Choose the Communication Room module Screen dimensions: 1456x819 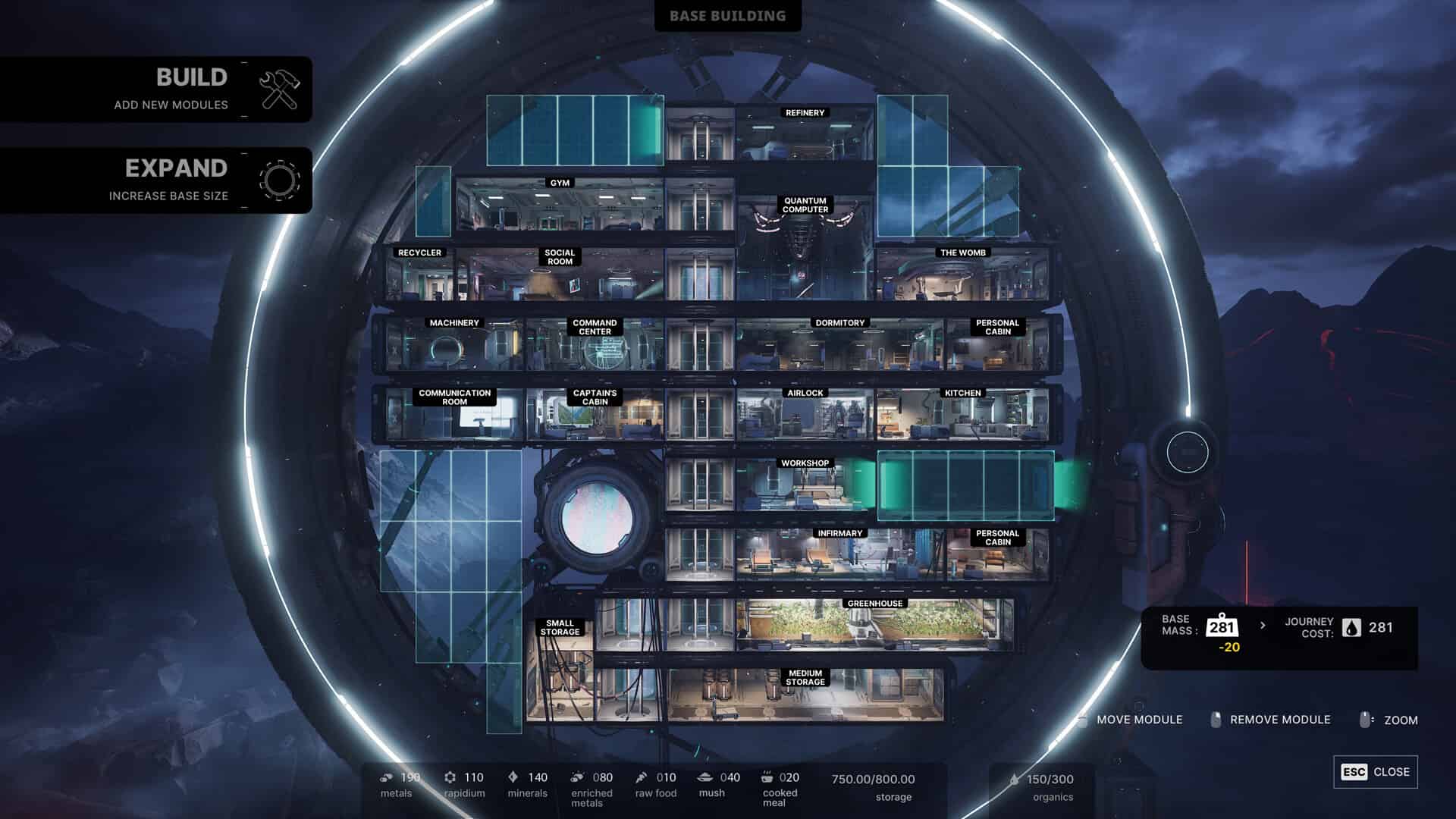coord(454,417)
